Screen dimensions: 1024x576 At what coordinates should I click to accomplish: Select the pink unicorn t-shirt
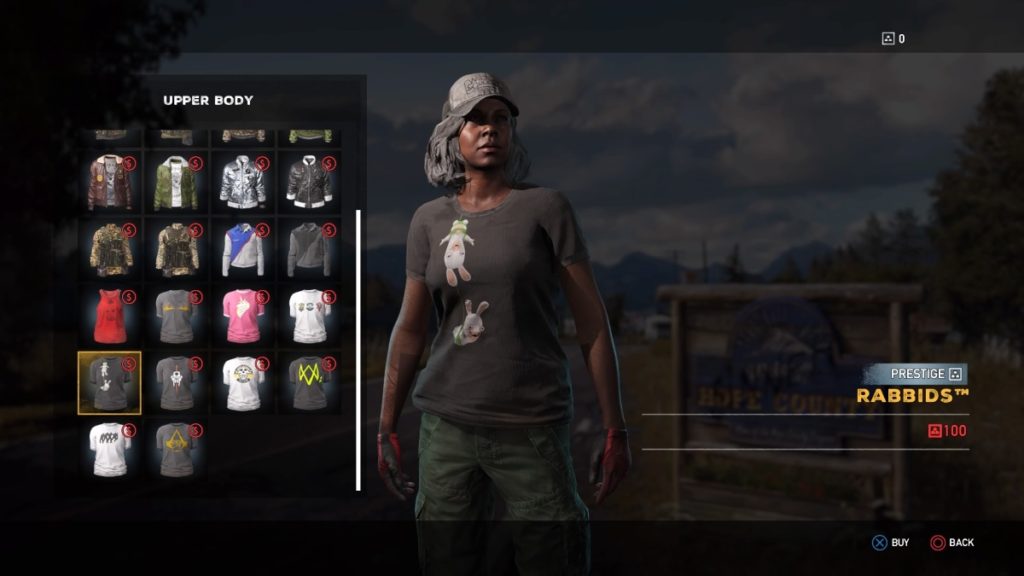[243, 316]
